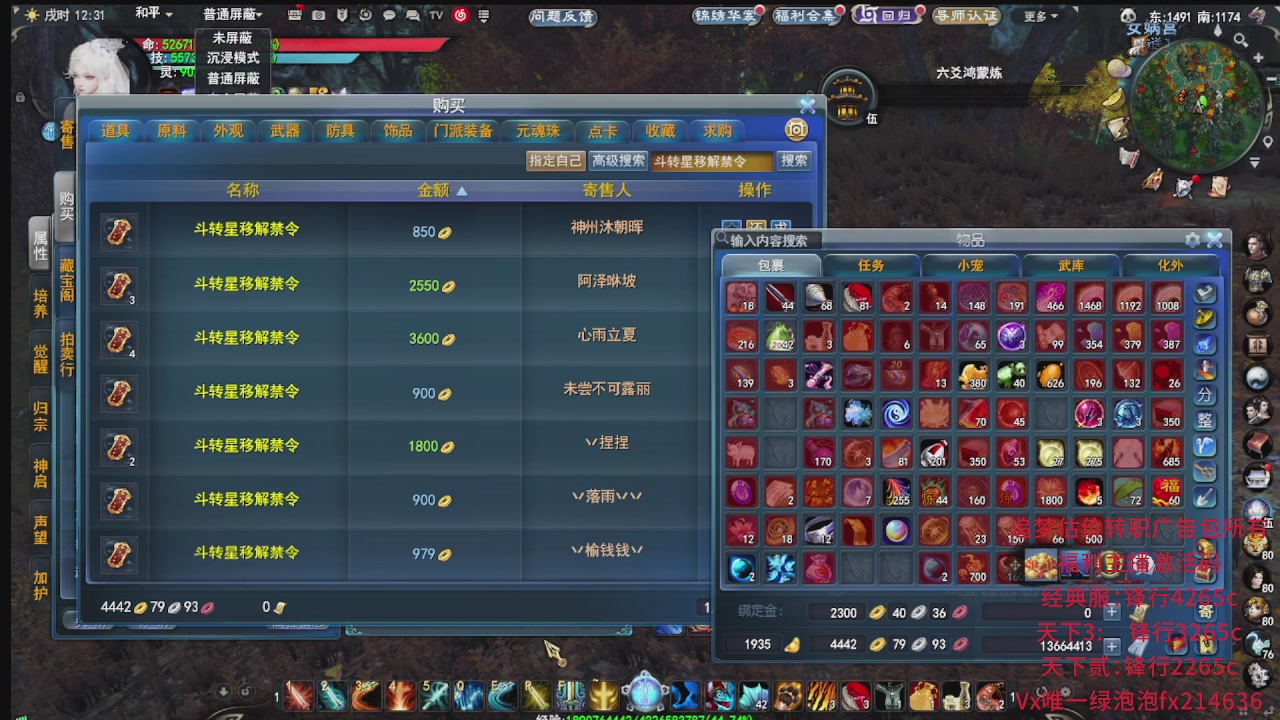The image size is (1280, 720).
Task: Select 沉浸模式 in the screen-block menu
Action: click(x=234, y=58)
